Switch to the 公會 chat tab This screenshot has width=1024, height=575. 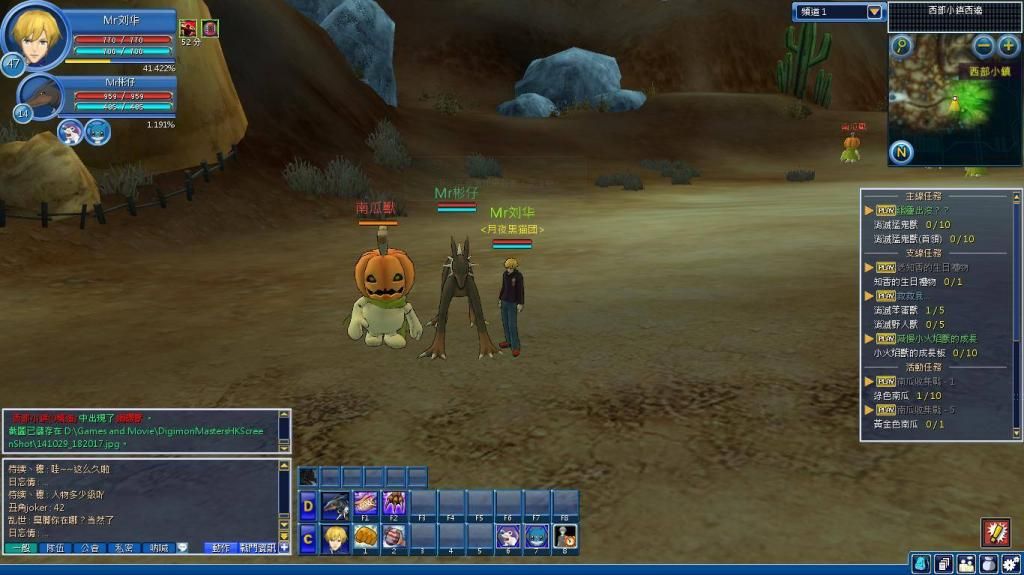(x=91, y=548)
